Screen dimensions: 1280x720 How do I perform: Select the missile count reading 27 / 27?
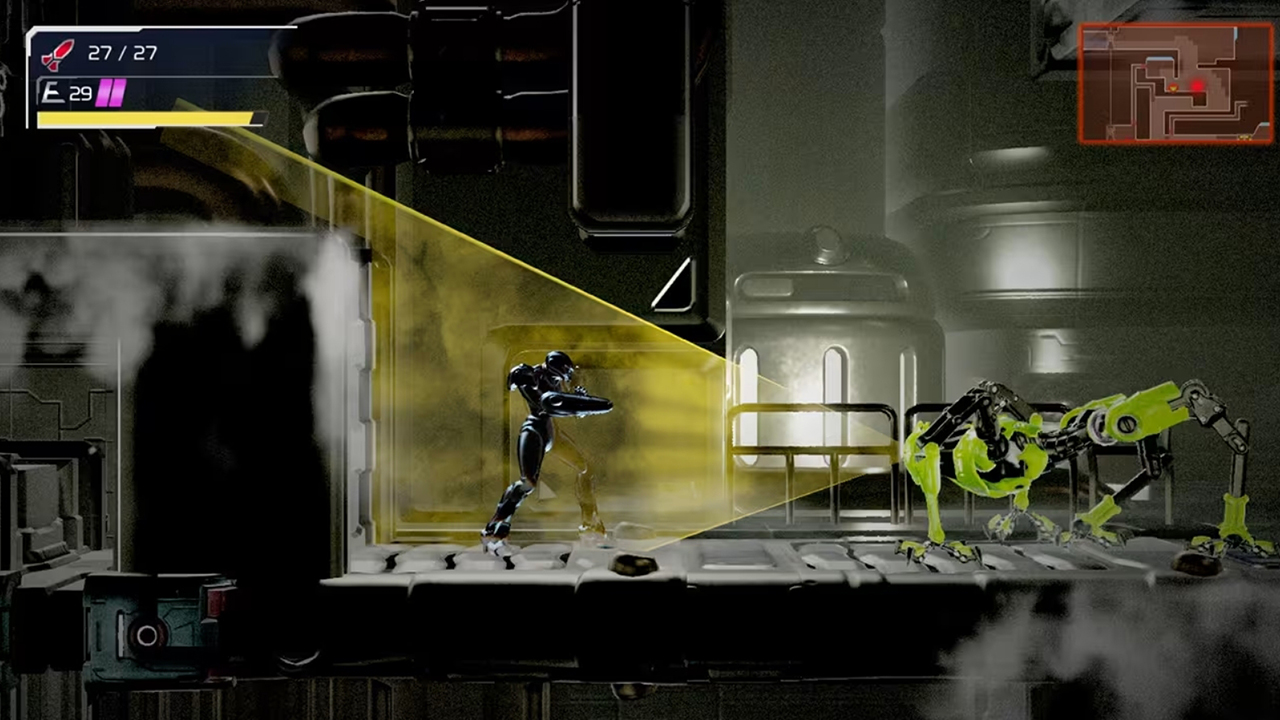coord(122,52)
